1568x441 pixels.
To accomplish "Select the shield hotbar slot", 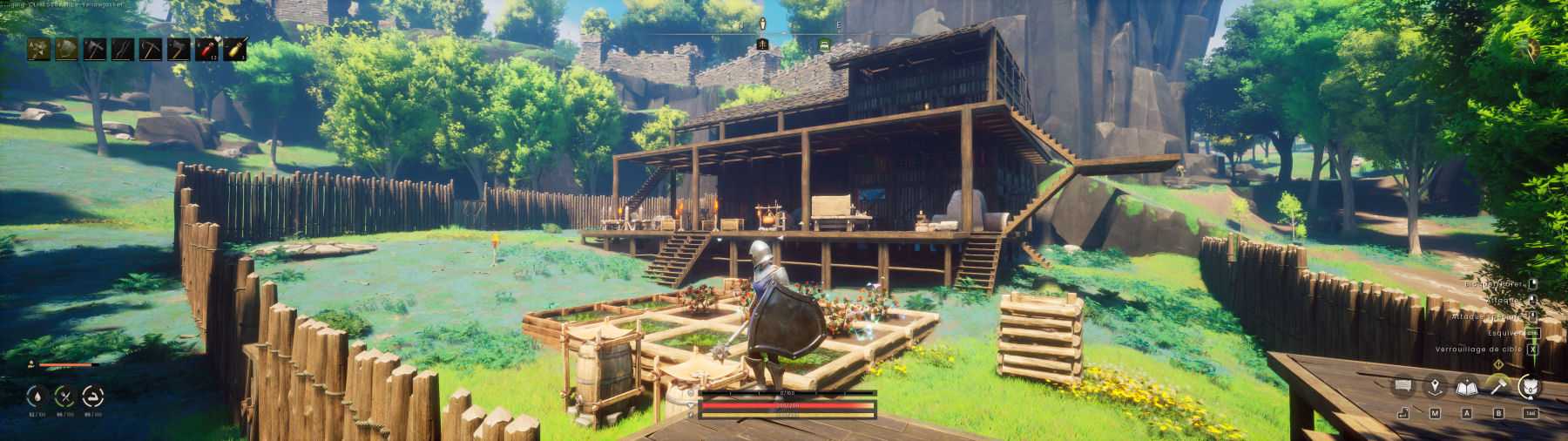I will (x=66, y=49).
